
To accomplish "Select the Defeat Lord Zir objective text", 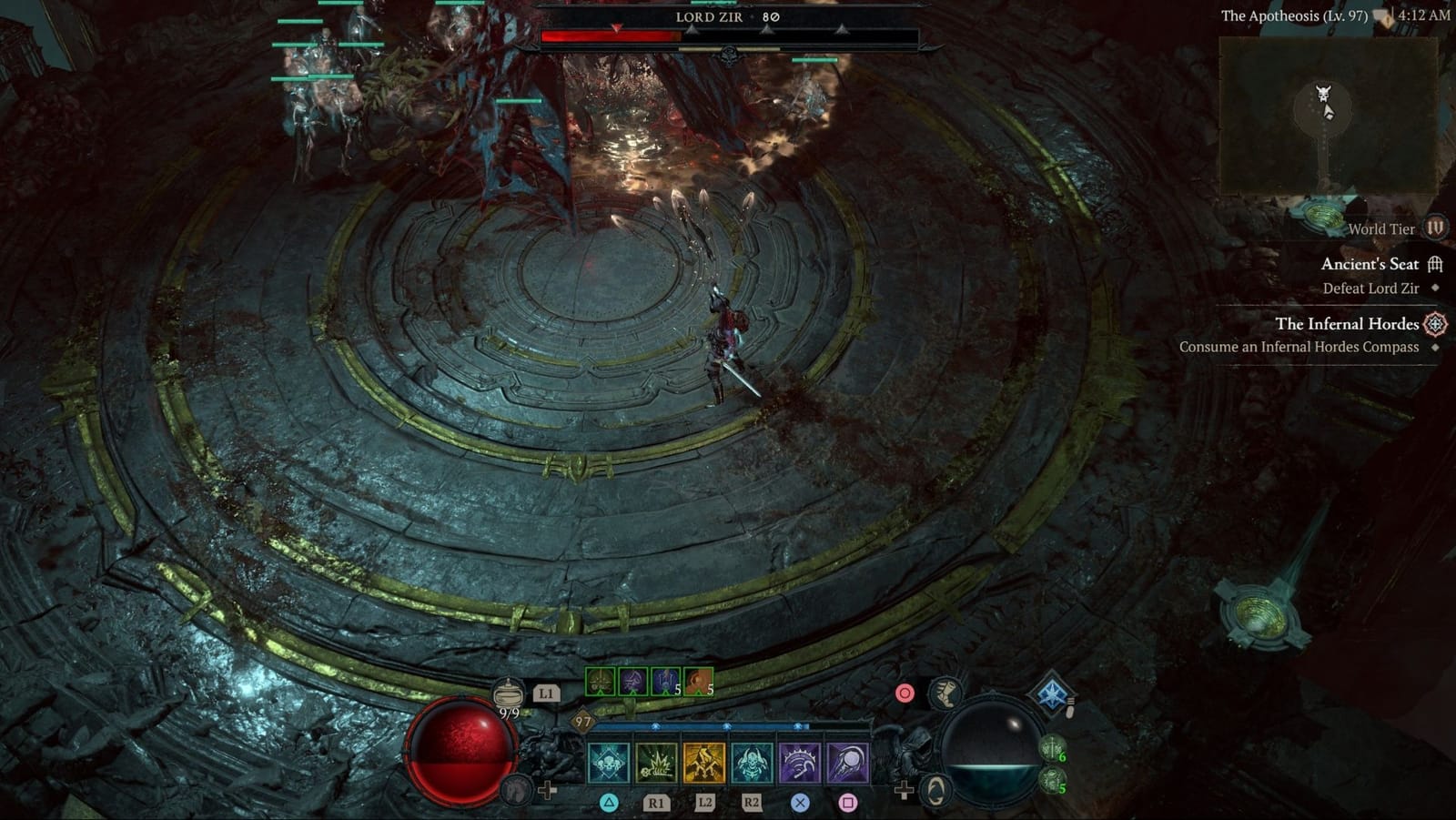I will point(1372,288).
